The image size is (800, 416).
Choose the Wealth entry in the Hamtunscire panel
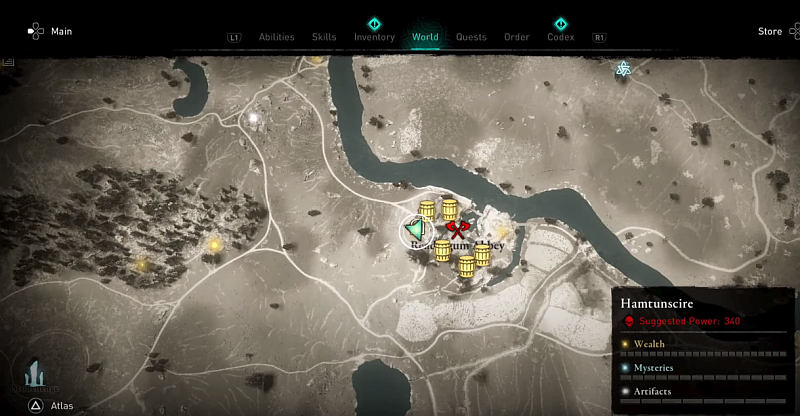point(649,344)
